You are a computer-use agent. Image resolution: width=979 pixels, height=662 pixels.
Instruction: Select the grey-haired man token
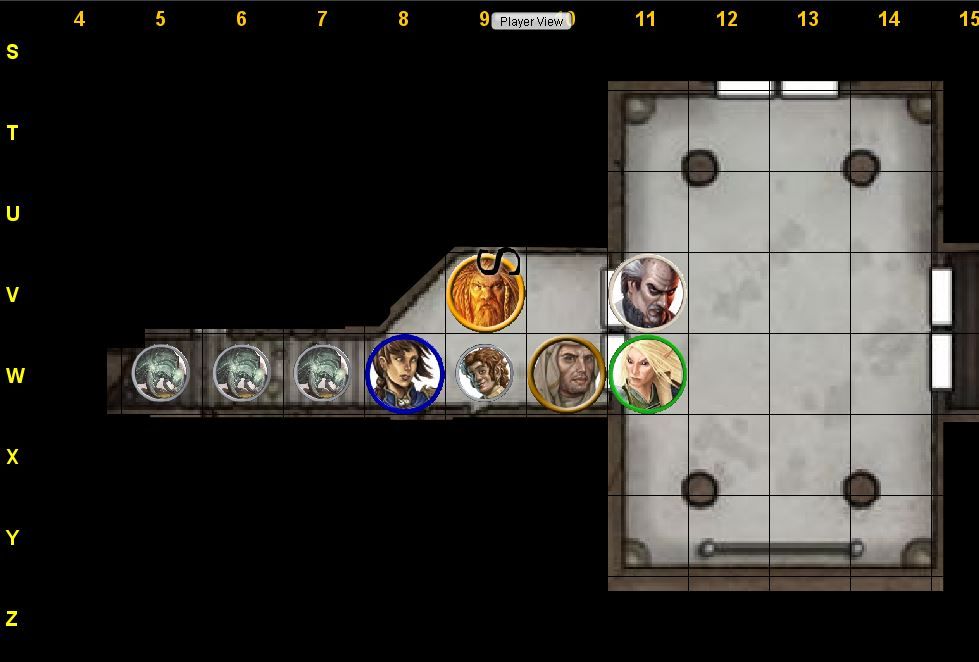pyautogui.click(x=647, y=293)
